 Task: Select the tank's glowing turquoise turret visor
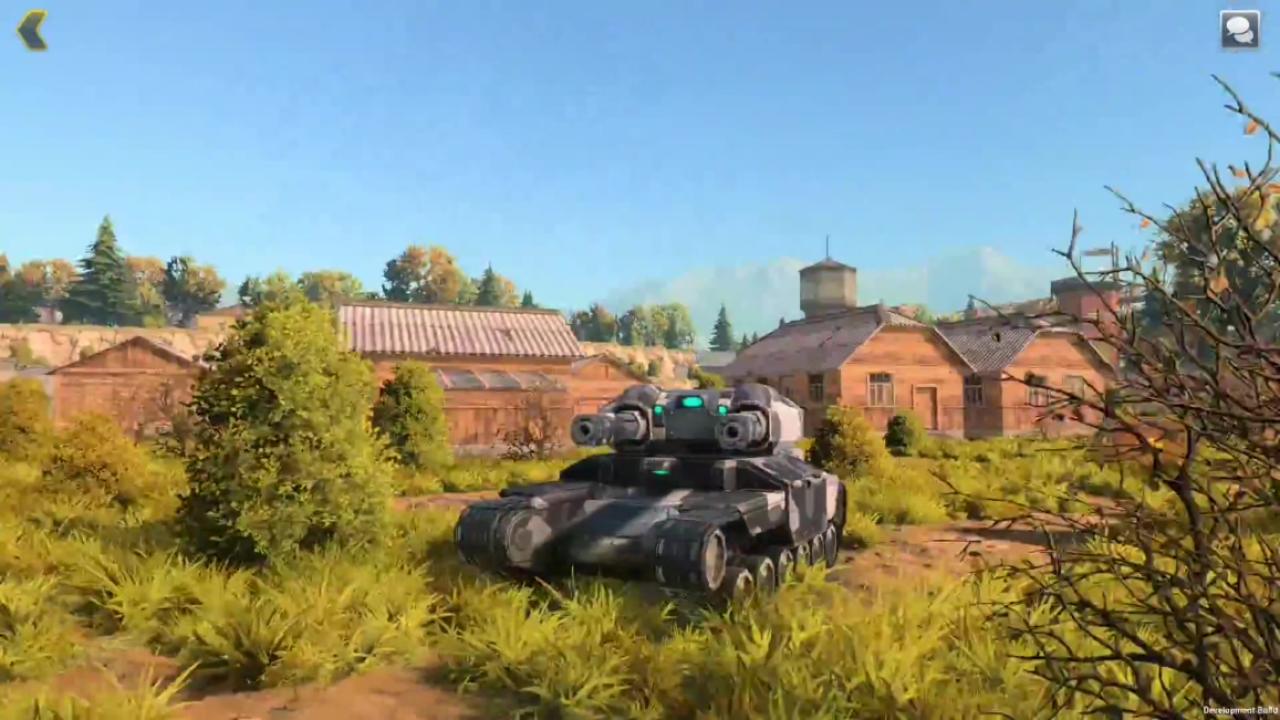tap(690, 400)
